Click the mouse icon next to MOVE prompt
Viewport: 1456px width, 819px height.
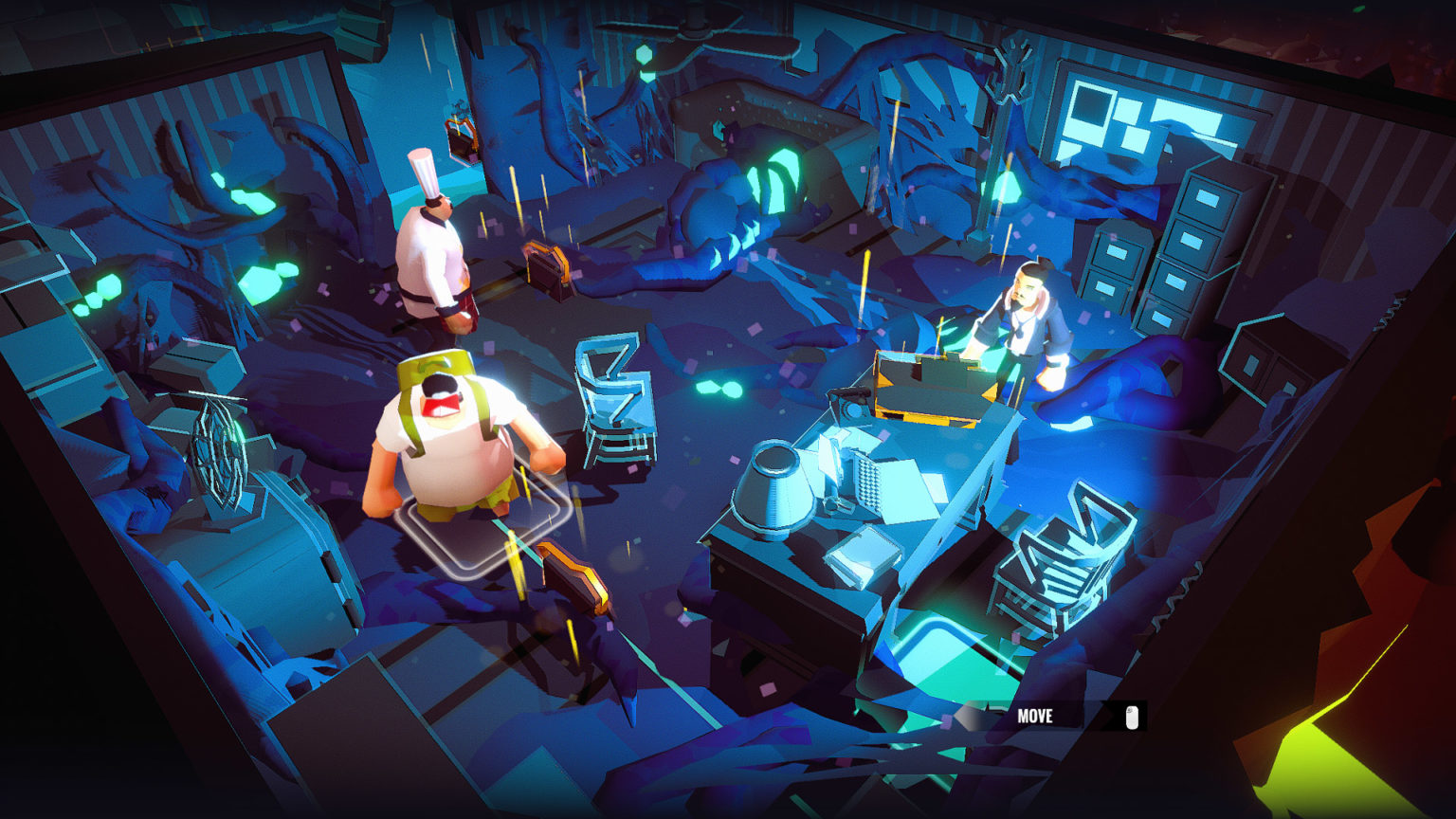pyautogui.click(x=1130, y=716)
